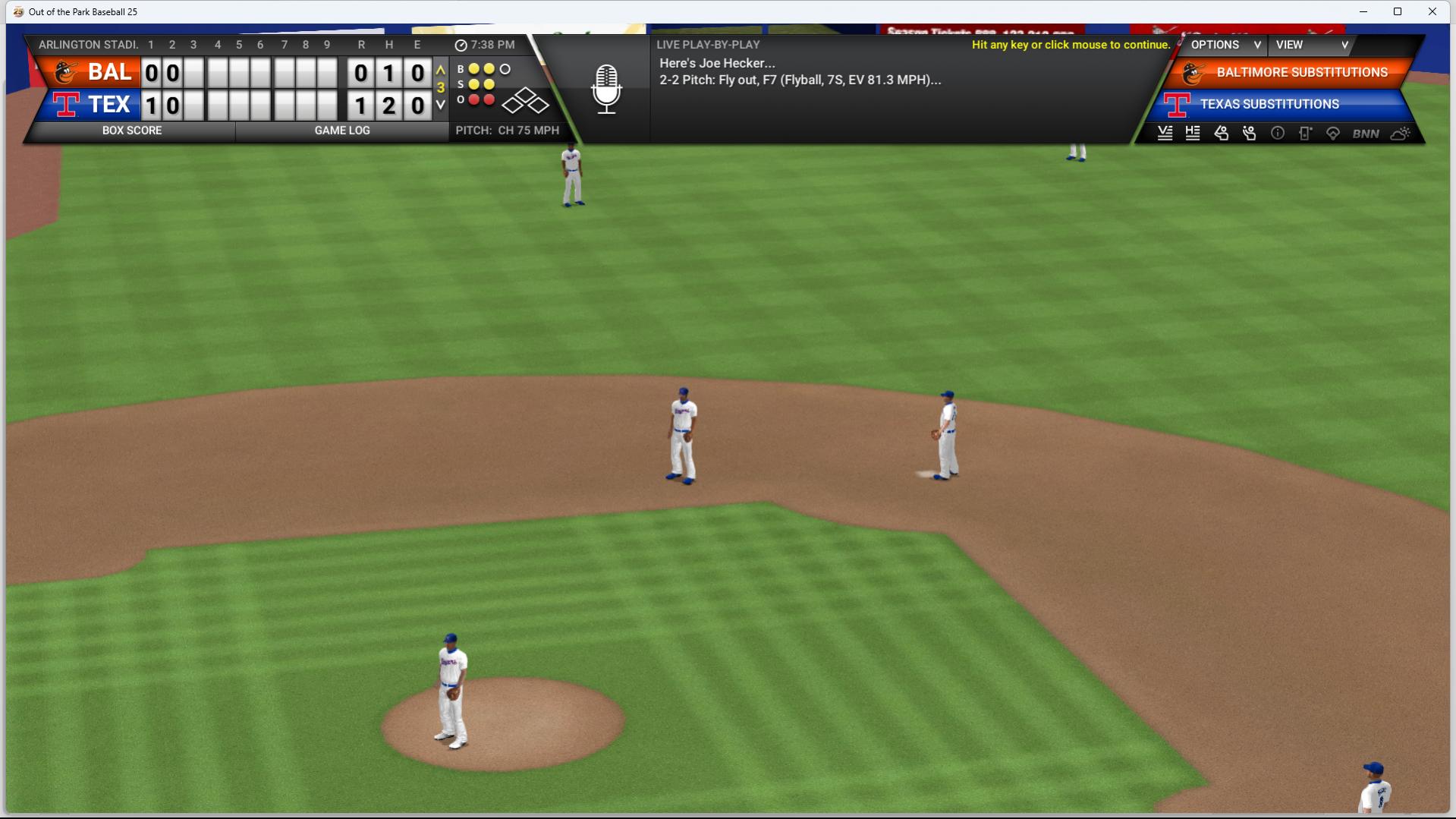
Task: Click the pitcher throwing icon
Action: coord(1249,134)
